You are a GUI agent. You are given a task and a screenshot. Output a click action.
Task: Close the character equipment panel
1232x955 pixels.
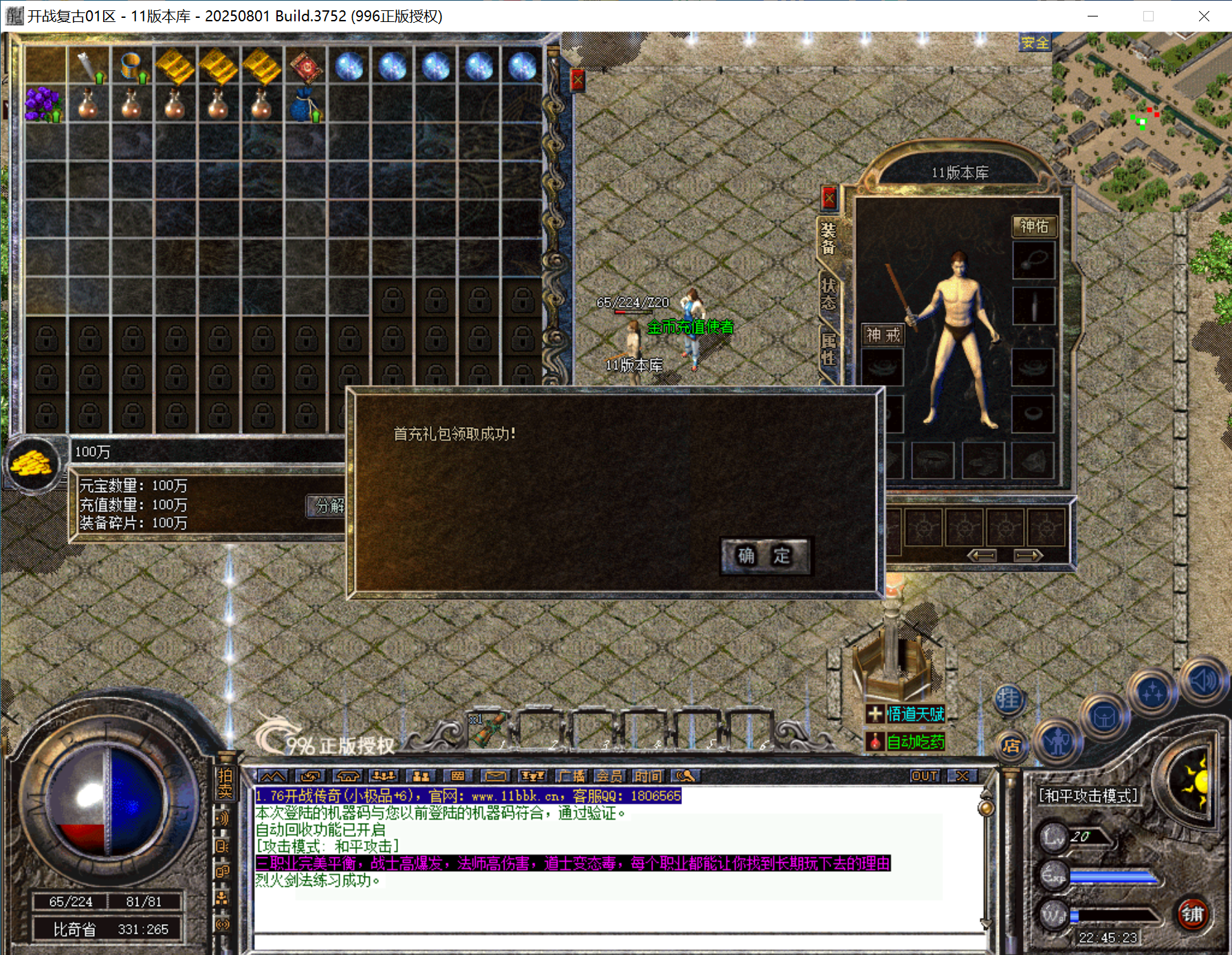point(829,199)
